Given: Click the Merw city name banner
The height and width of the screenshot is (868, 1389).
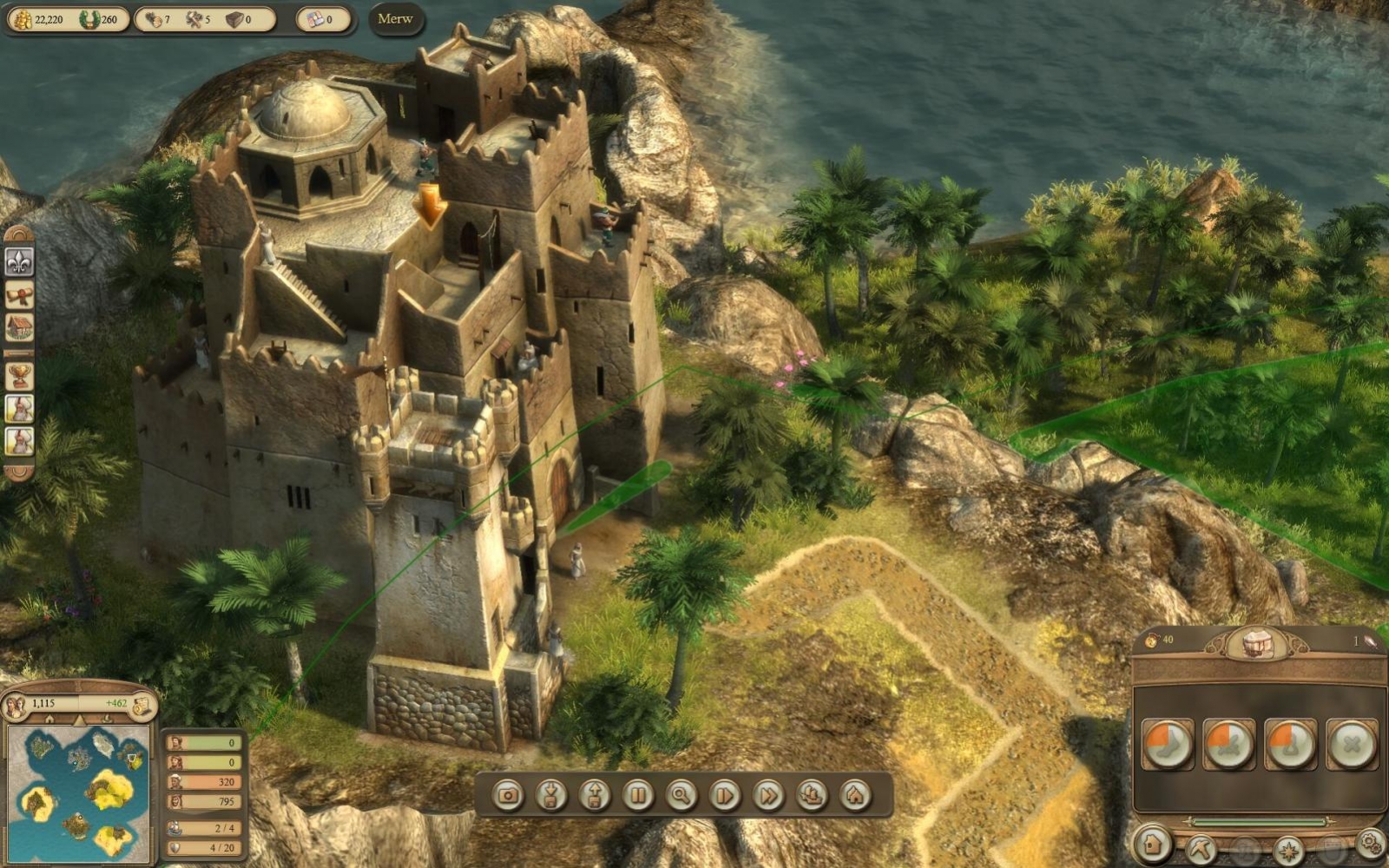Looking at the screenshot, I should click(395, 19).
